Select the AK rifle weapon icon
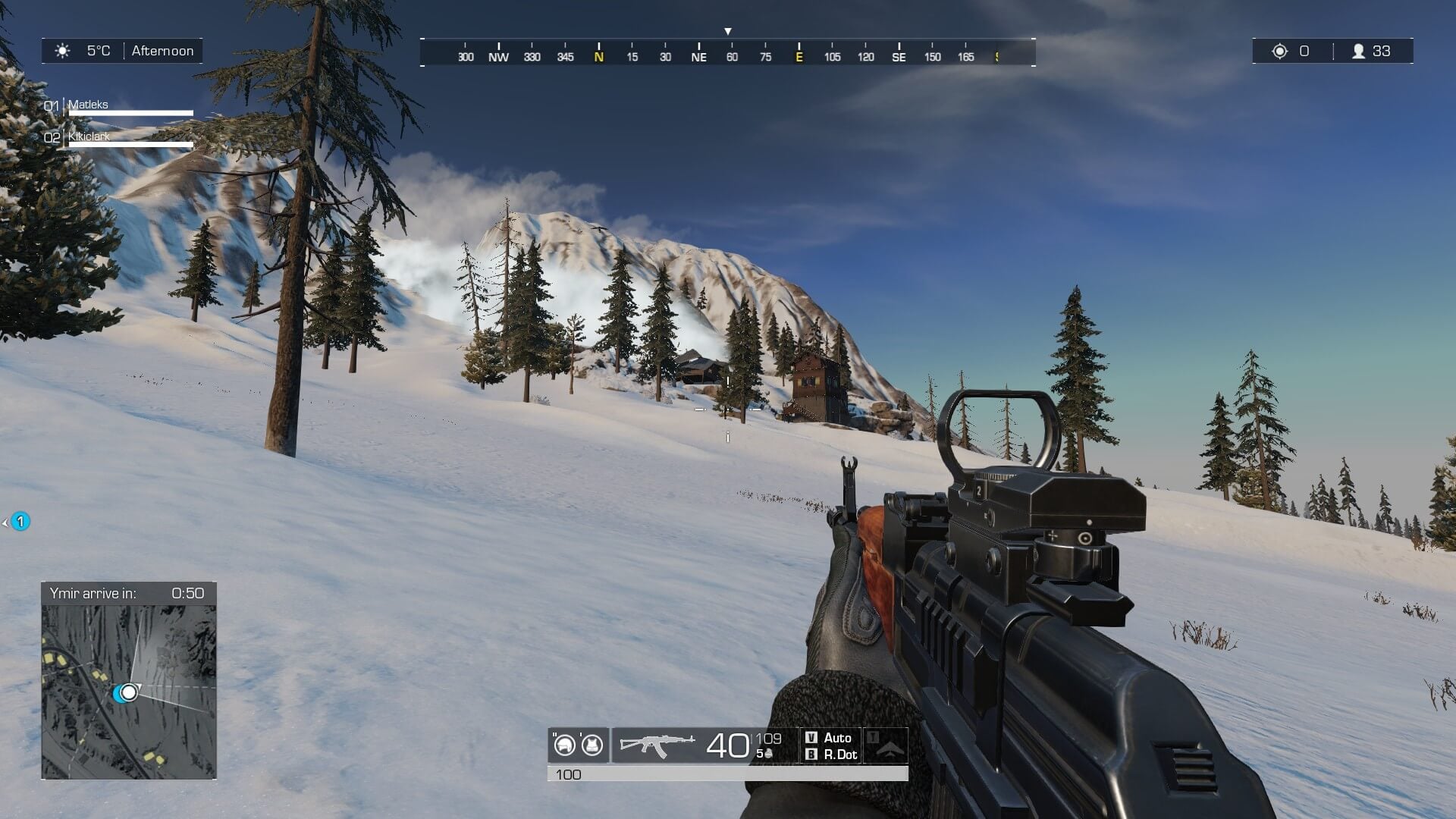 [657, 745]
